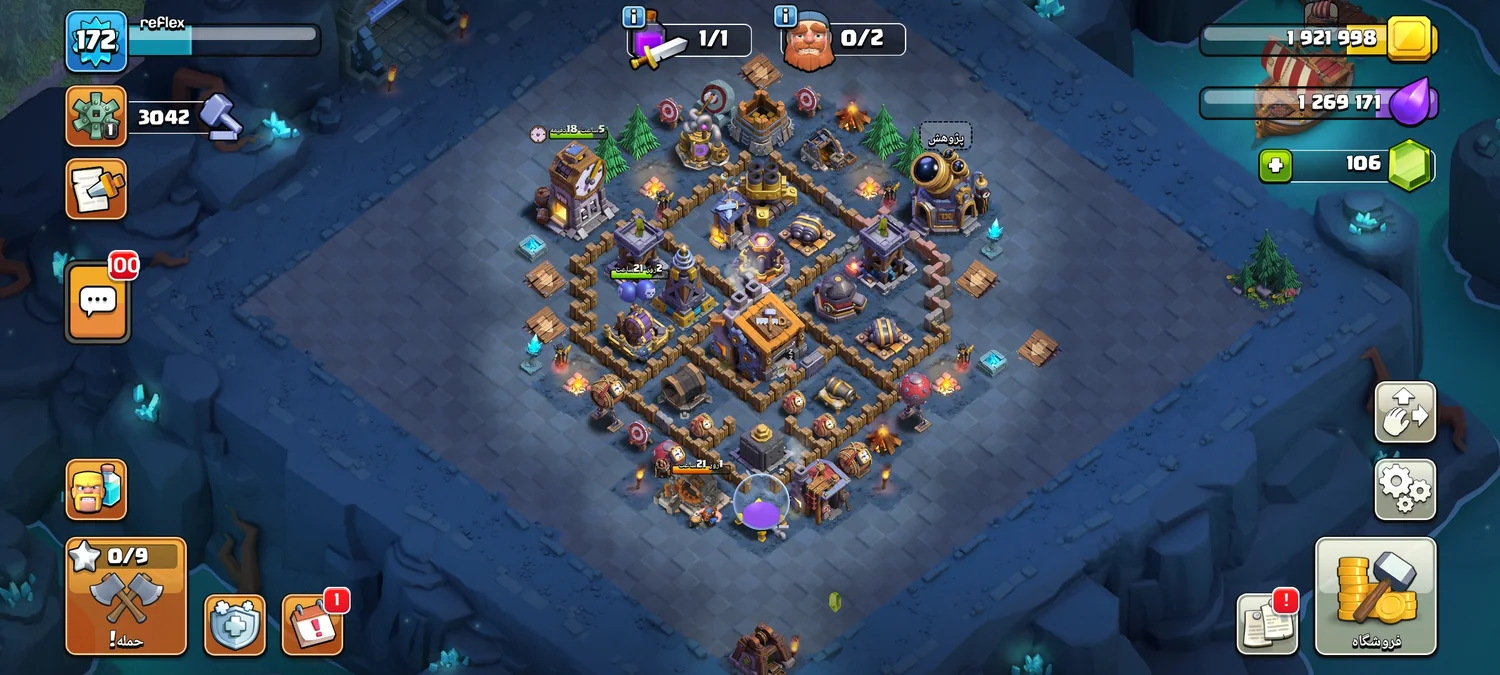1500x675 pixels.
Task: Open the blue shield icon
Action: (235, 625)
